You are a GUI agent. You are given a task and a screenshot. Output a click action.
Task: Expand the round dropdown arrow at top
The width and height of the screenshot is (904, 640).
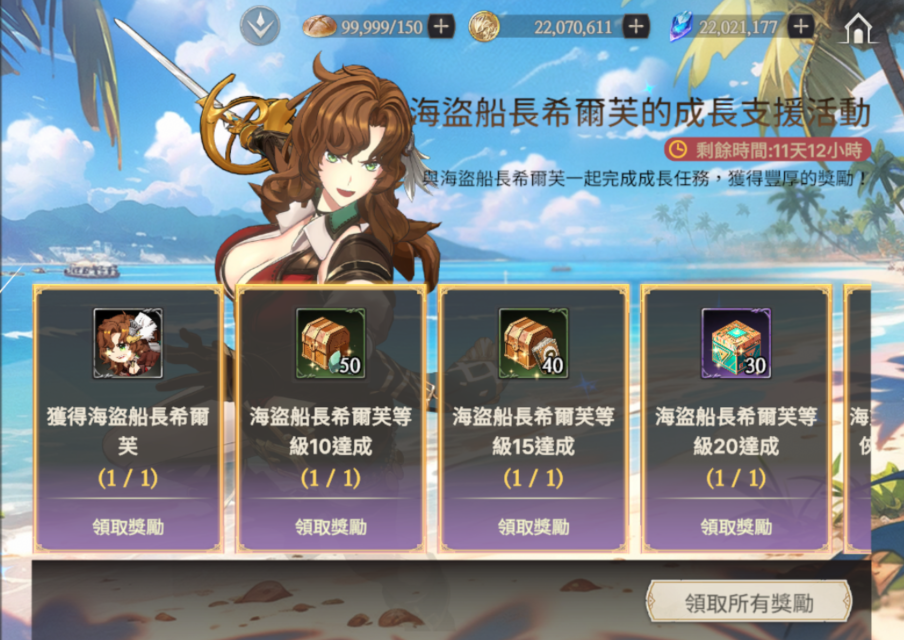click(x=260, y=27)
